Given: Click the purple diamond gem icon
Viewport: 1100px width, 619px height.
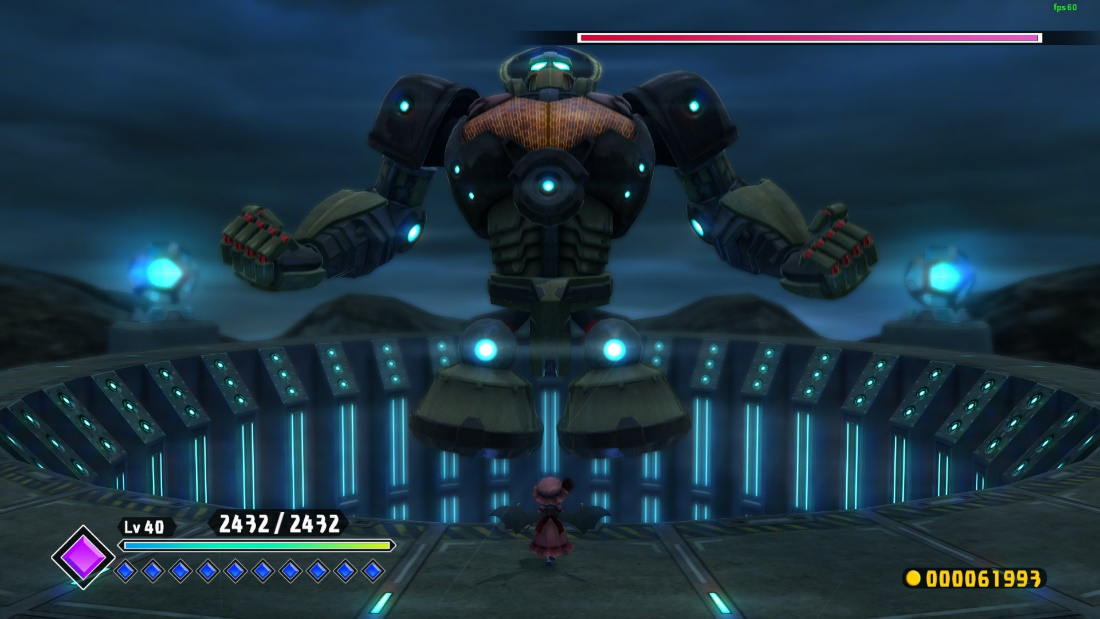Looking at the screenshot, I should 83,557.
